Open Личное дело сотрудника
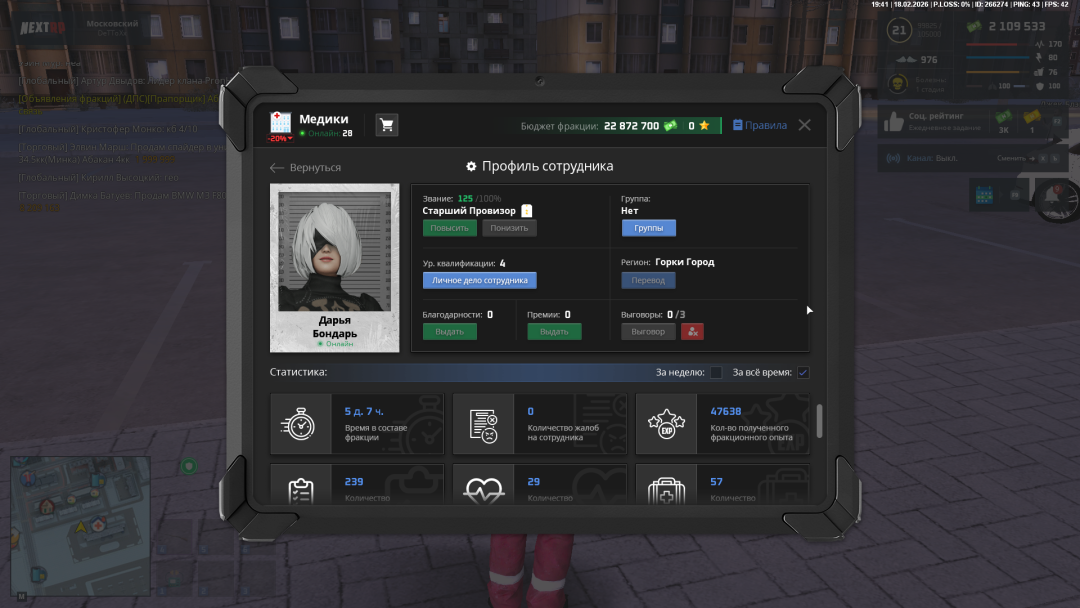The height and width of the screenshot is (608, 1080). 479,280
